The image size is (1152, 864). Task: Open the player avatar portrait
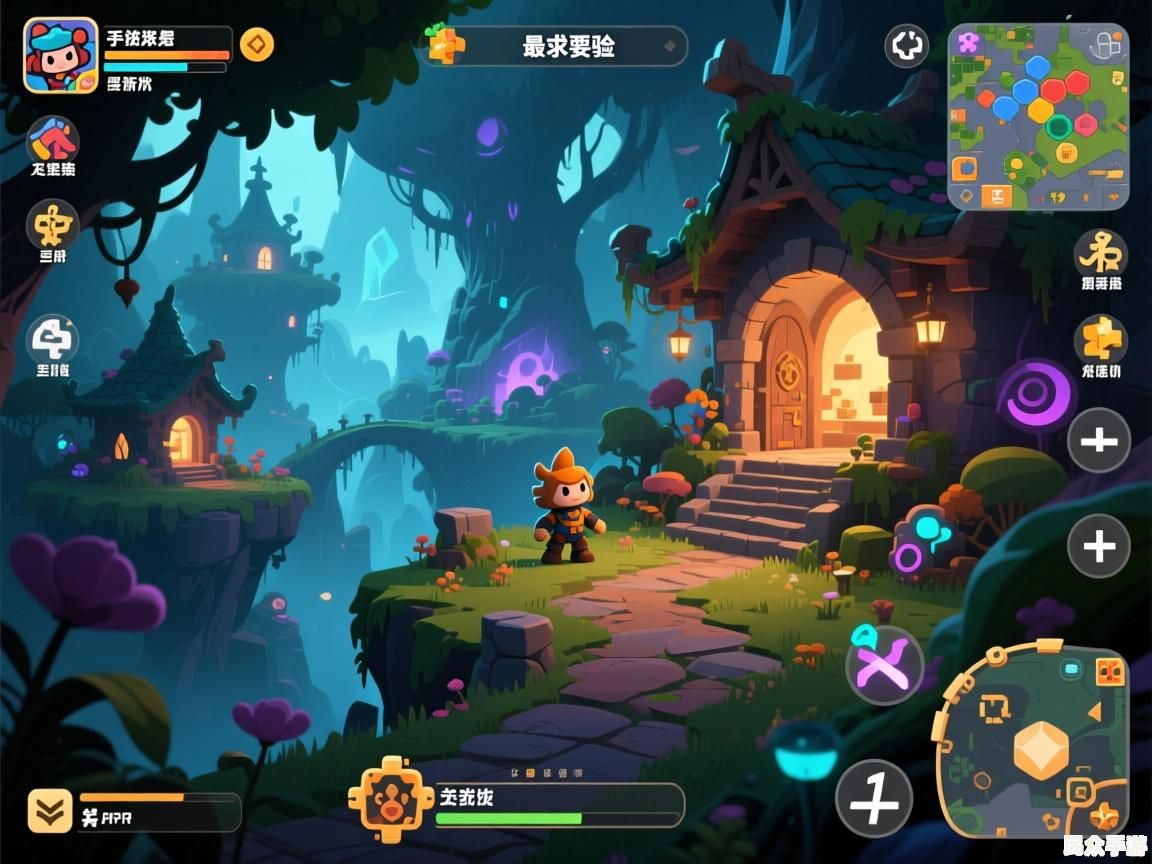point(61,56)
